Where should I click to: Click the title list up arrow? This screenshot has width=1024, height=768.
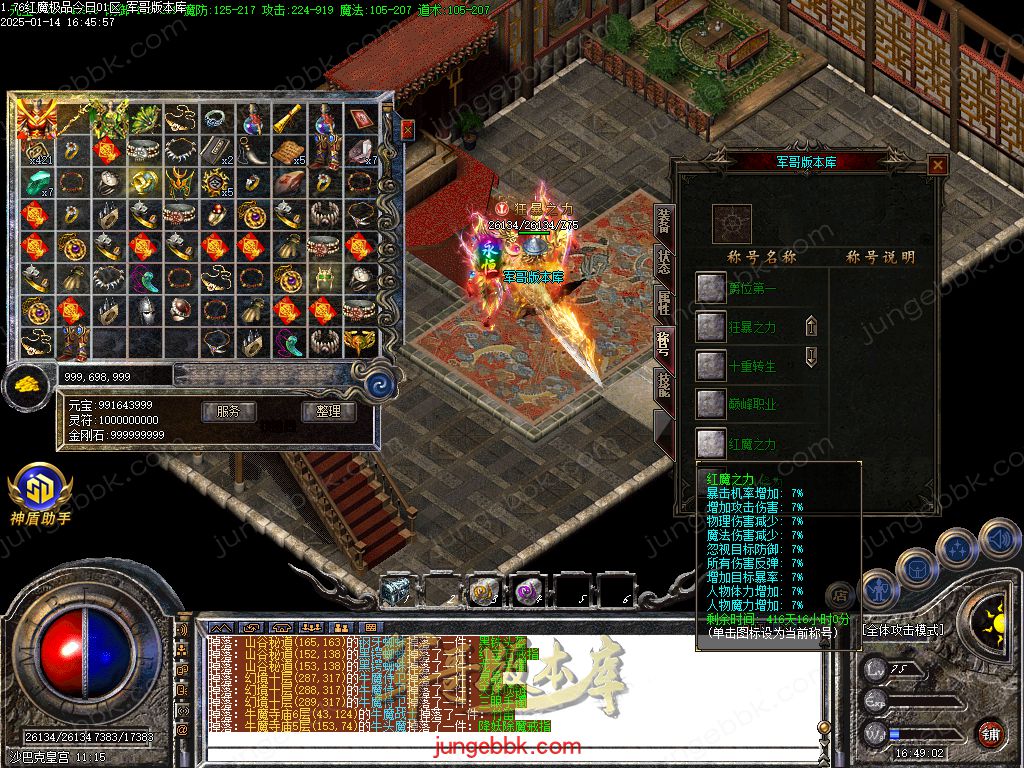pos(811,326)
